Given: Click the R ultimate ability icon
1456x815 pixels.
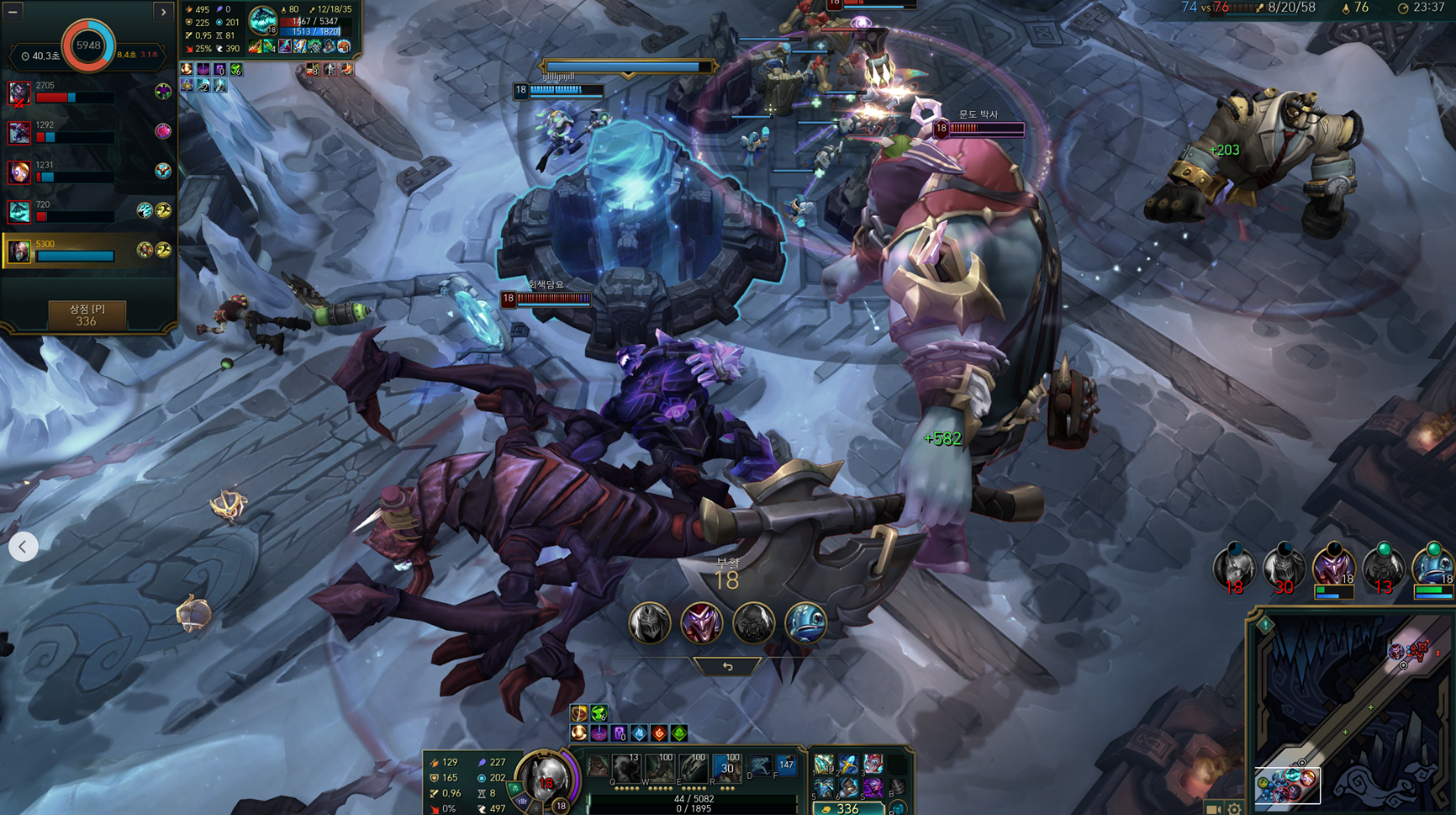Looking at the screenshot, I should tap(727, 768).
